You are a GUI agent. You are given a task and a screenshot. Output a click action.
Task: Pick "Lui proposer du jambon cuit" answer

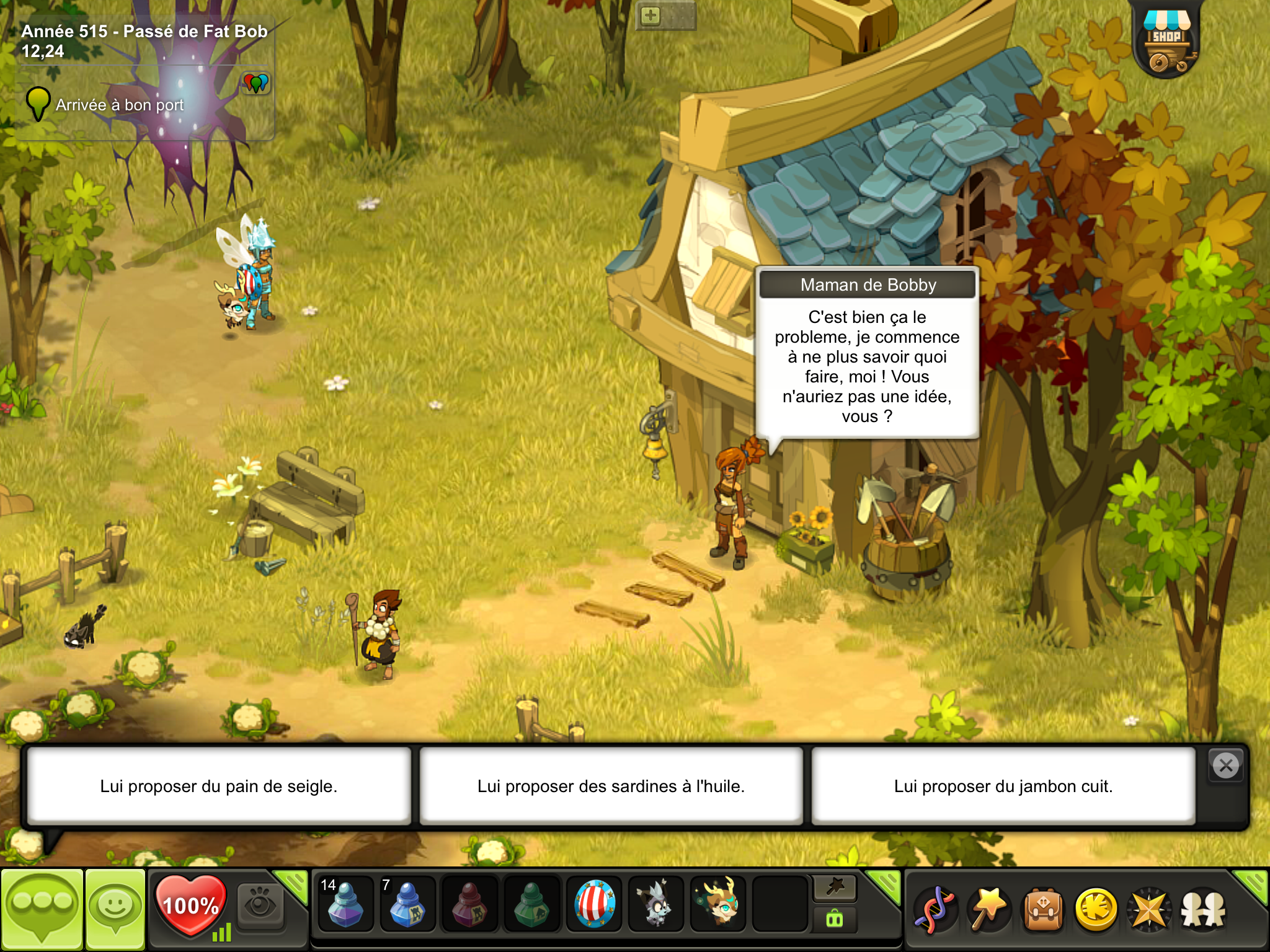[x=1003, y=786]
